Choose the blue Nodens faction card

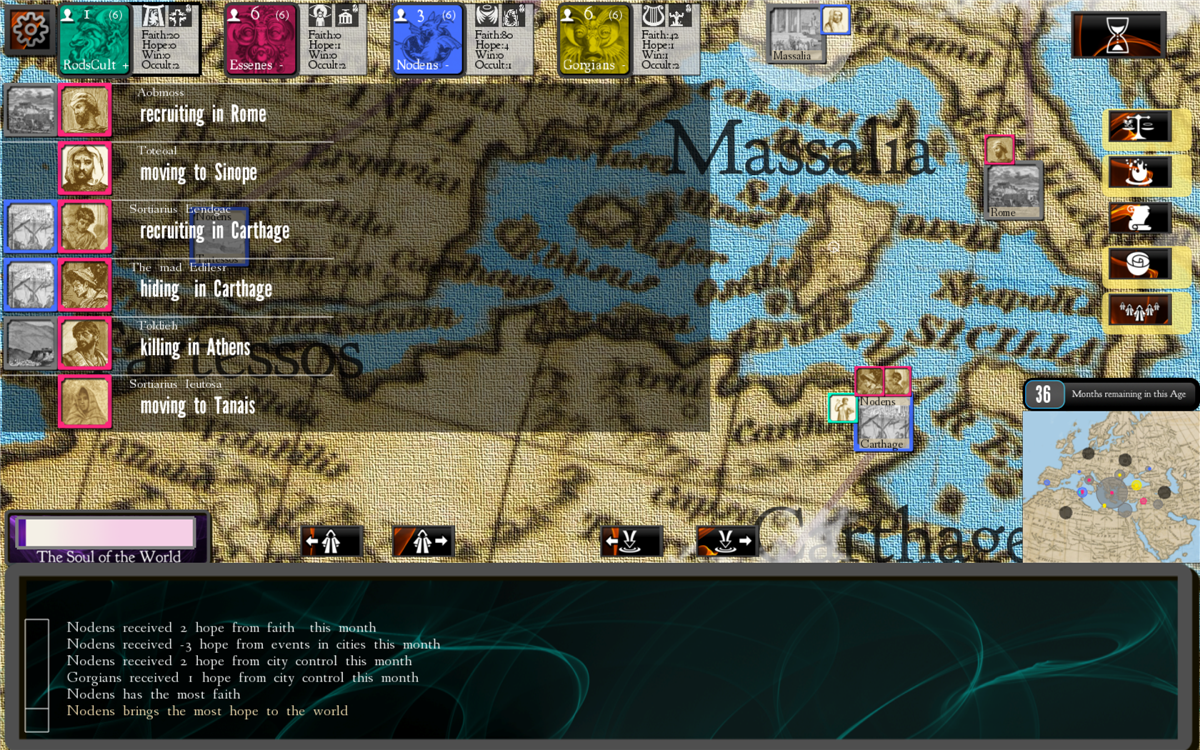[427, 39]
